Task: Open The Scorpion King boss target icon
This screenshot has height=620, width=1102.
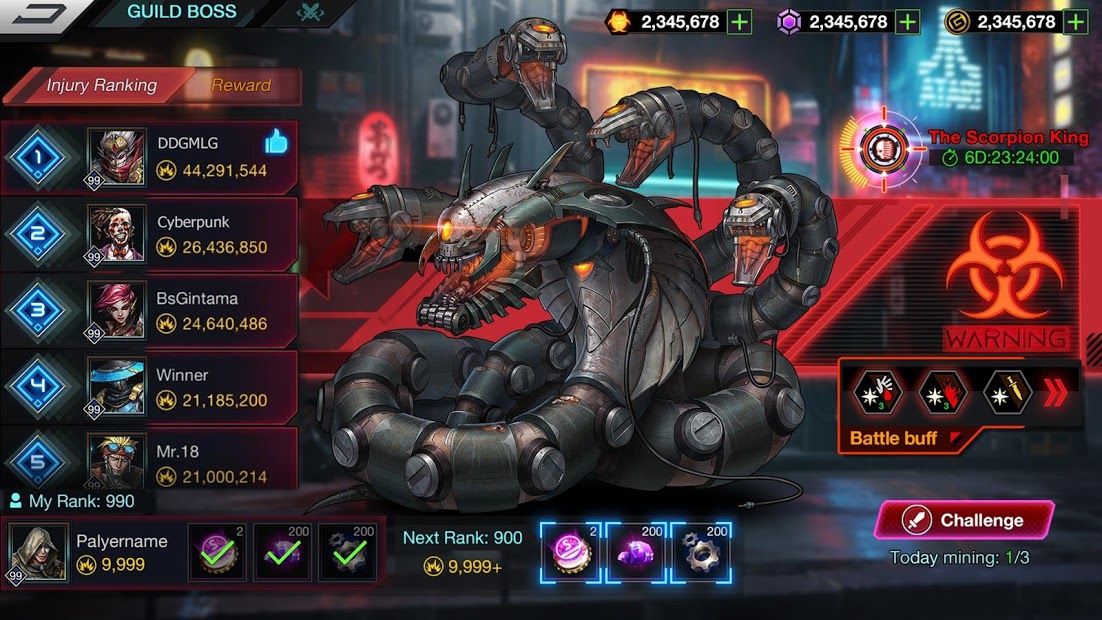Action: pyautogui.click(x=883, y=148)
